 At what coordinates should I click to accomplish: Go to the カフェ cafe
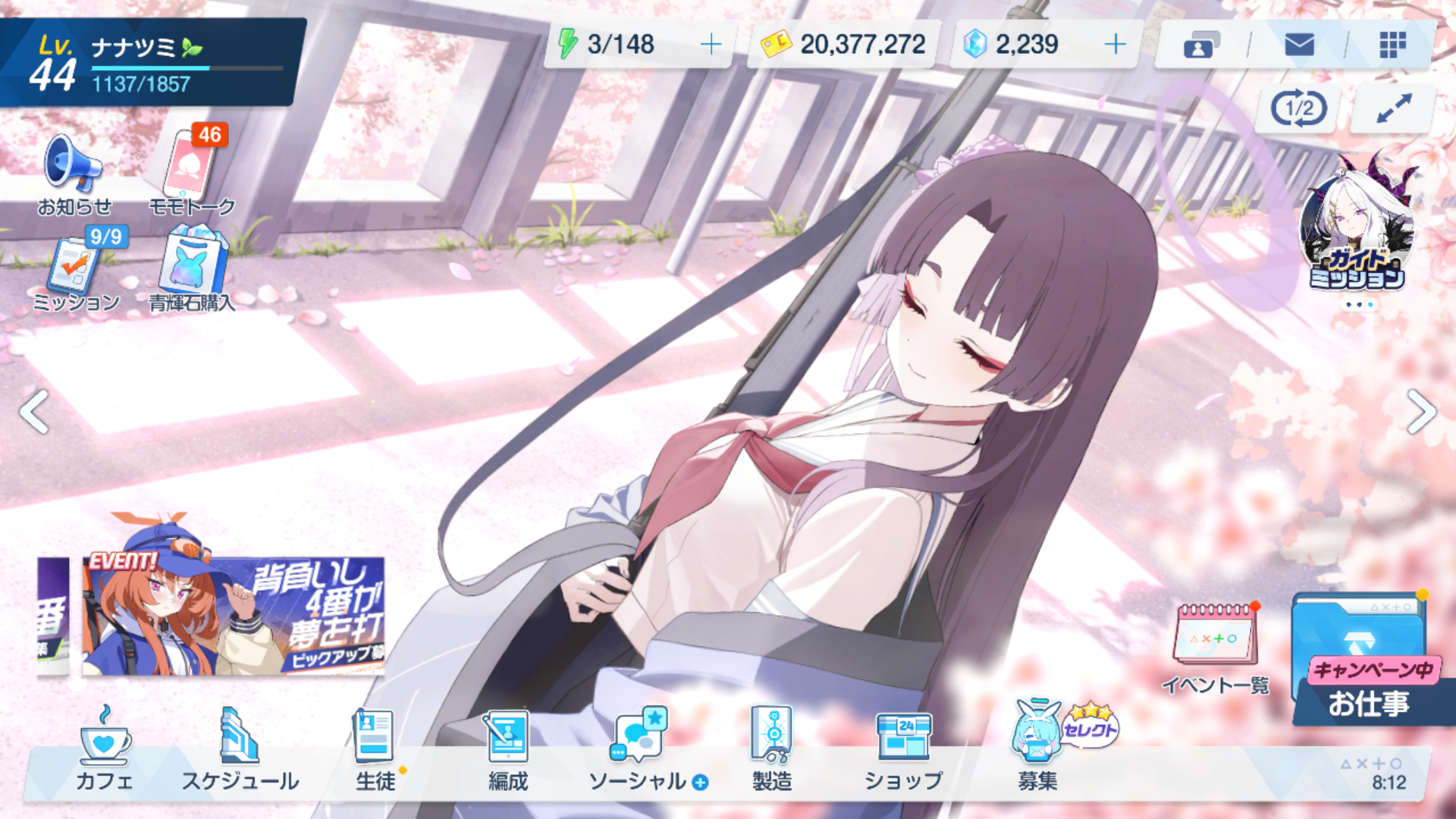(x=105, y=751)
